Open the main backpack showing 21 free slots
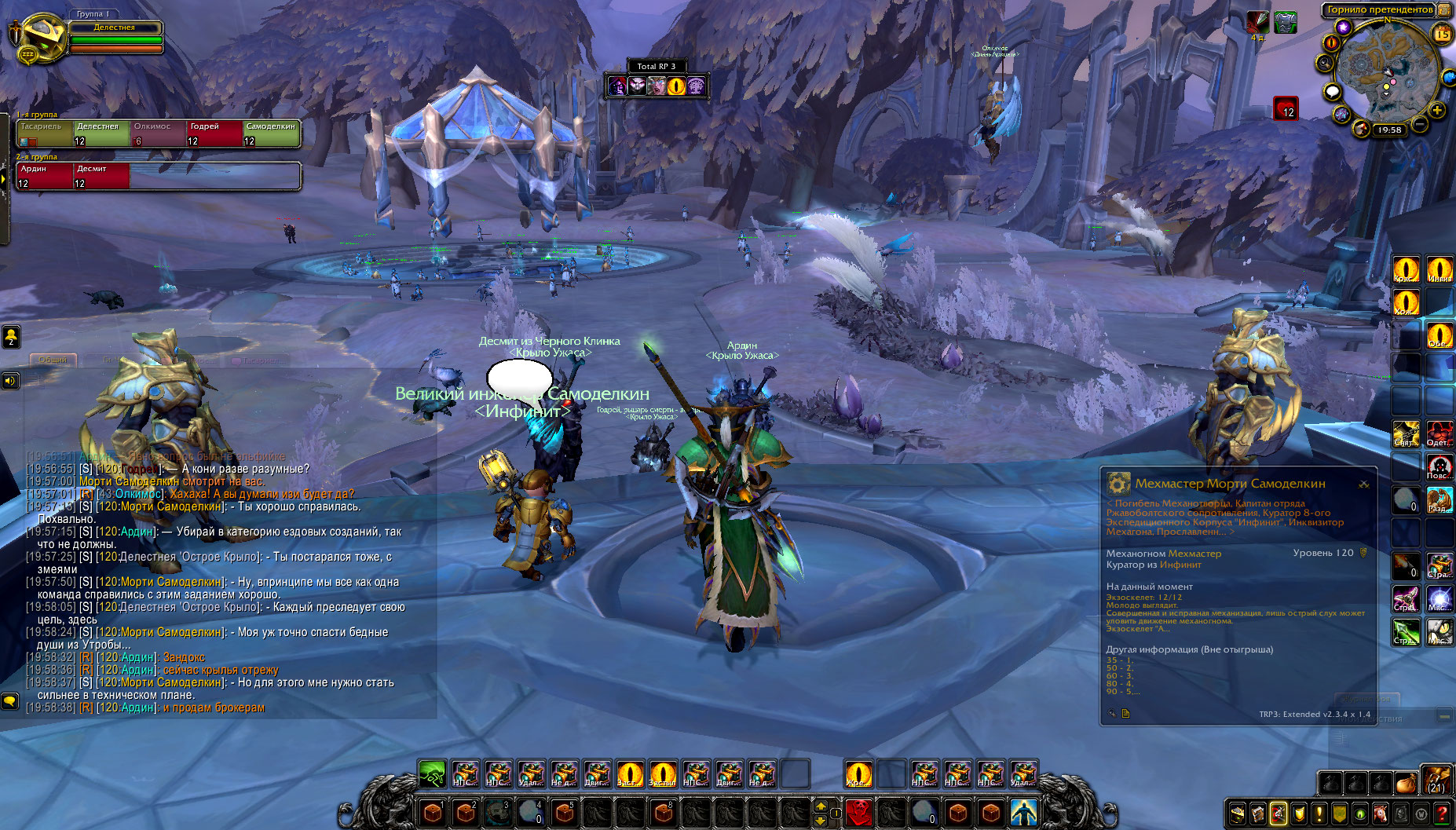This screenshot has height=830, width=1456. 1436,781
